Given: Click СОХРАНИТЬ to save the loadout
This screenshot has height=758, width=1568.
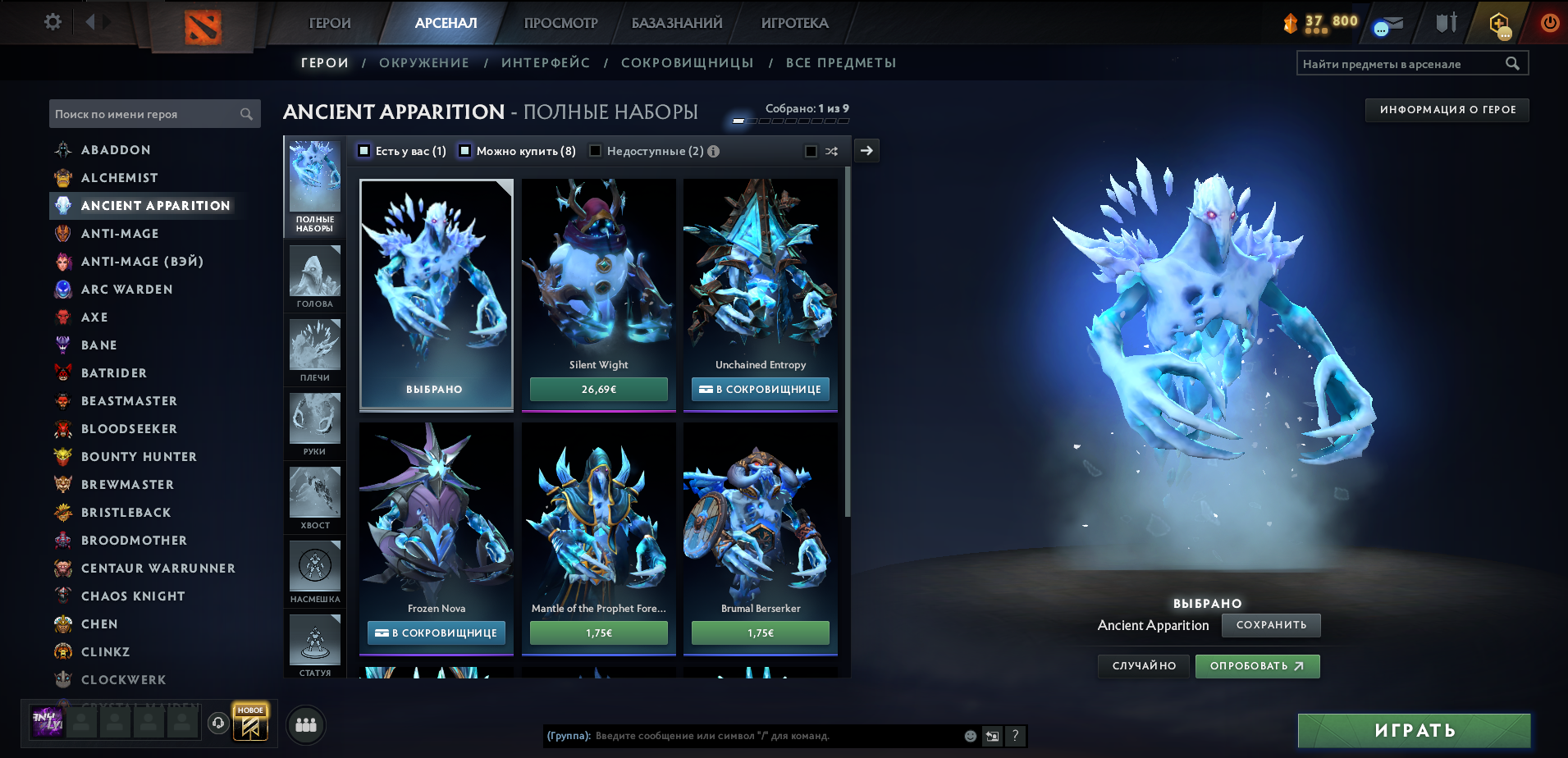Looking at the screenshot, I should [1271, 625].
